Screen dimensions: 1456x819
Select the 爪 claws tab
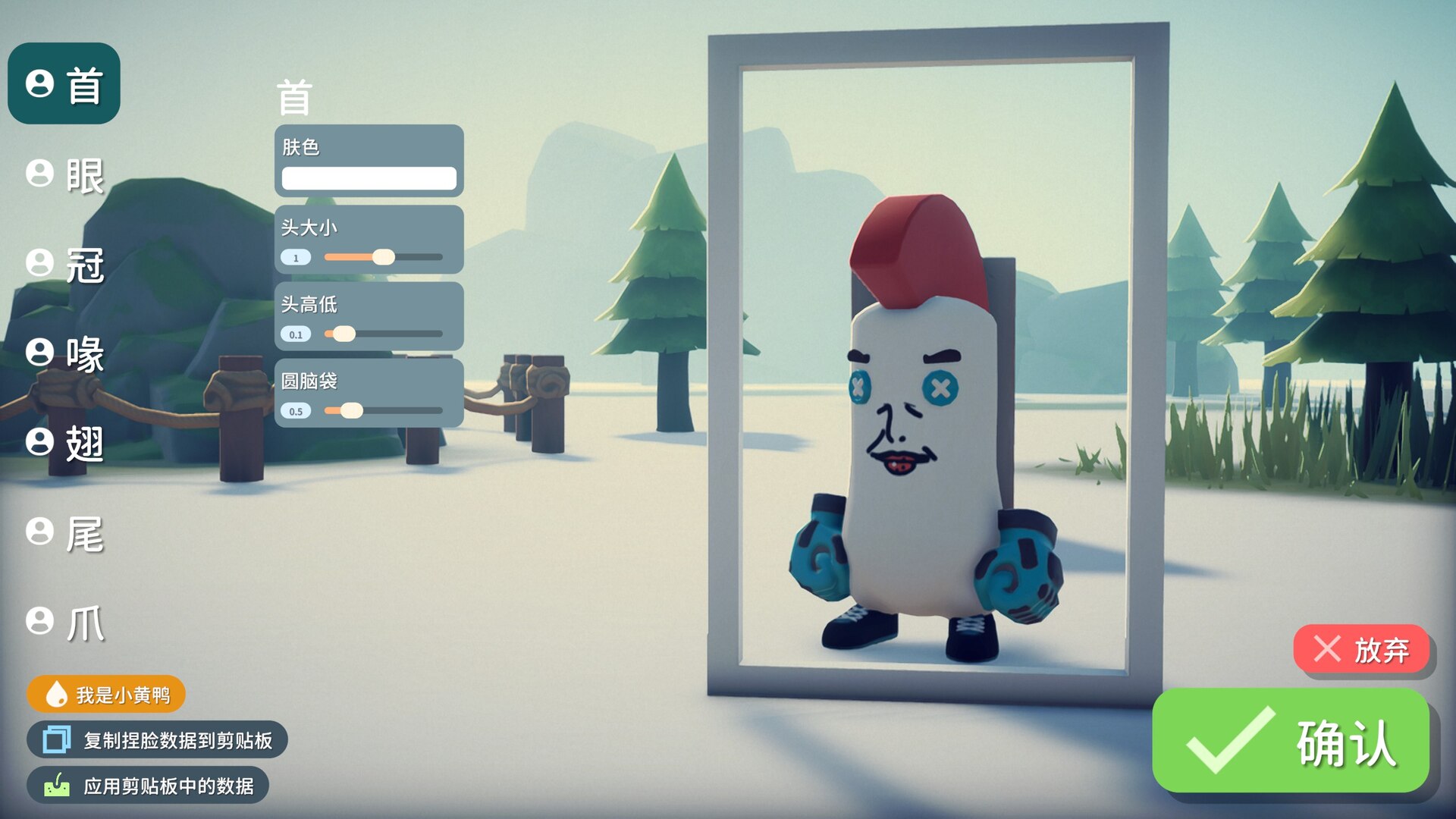[x=66, y=623]
